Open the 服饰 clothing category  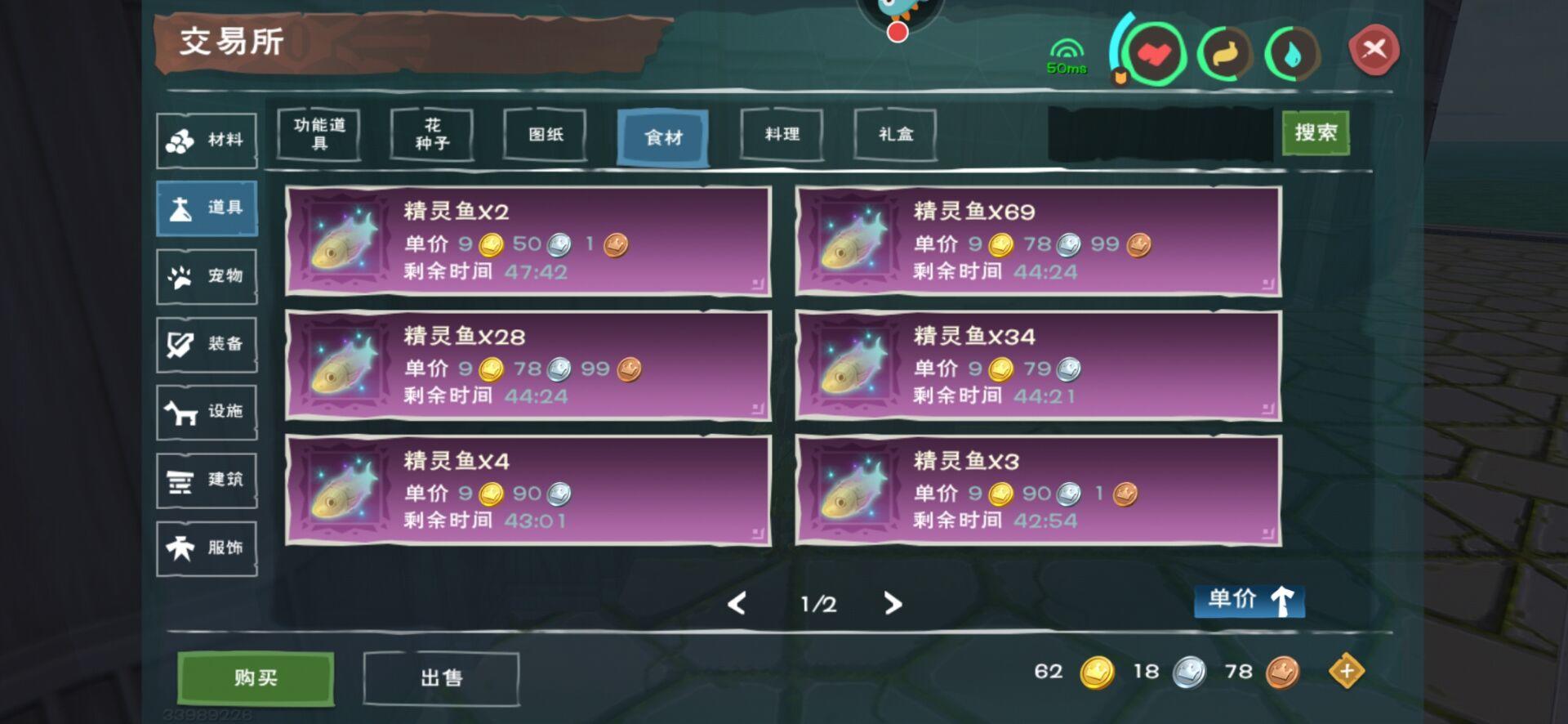(x=207, y=547)
